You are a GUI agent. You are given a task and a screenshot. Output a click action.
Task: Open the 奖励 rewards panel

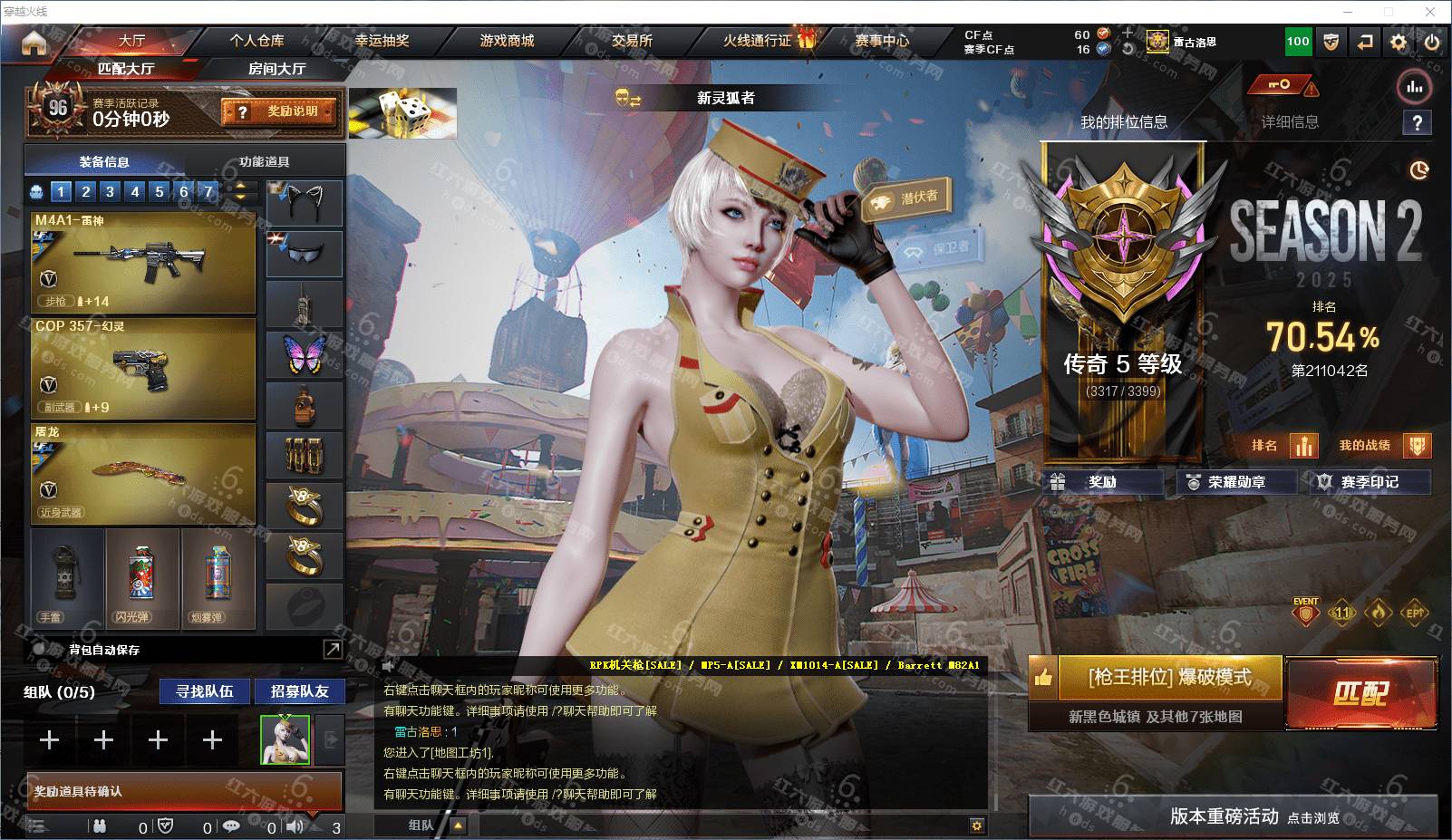(1103, 482)
